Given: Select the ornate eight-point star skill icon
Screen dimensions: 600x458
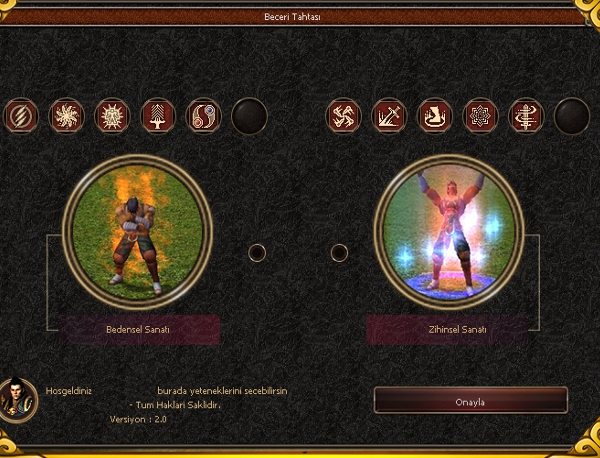Looking at the screenshot, I should click(480, 116).
